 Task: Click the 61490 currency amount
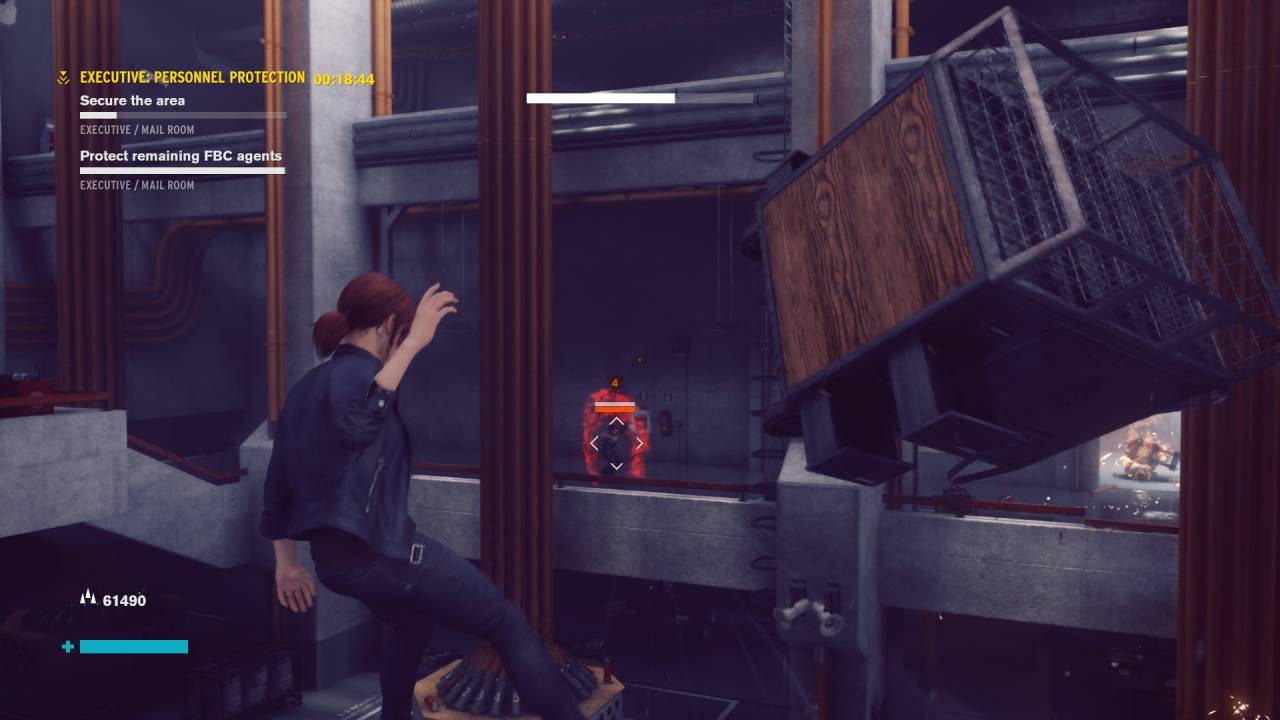[124, 600]
